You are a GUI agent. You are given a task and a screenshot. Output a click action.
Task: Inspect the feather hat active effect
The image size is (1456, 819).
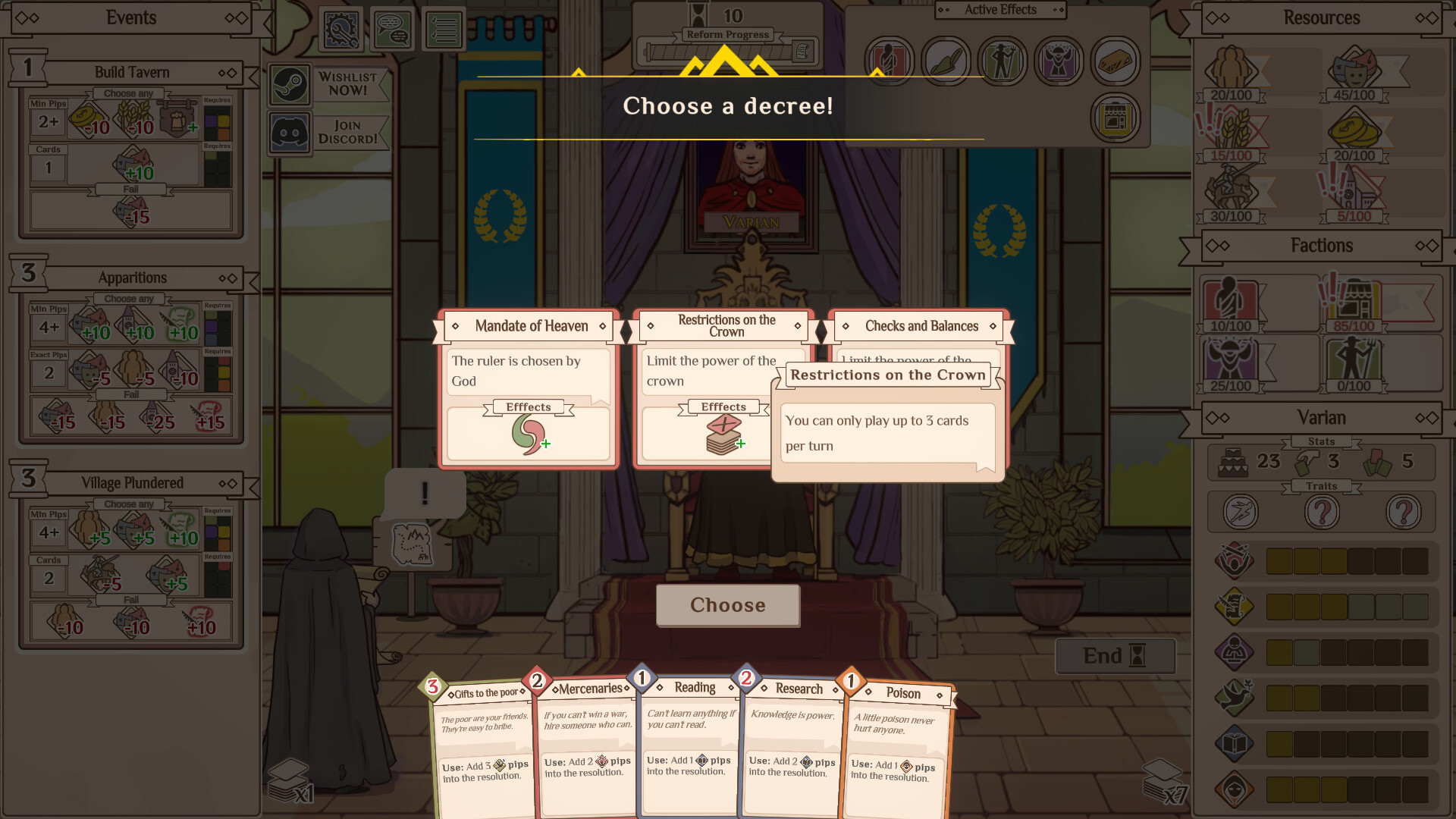point(946,61)
